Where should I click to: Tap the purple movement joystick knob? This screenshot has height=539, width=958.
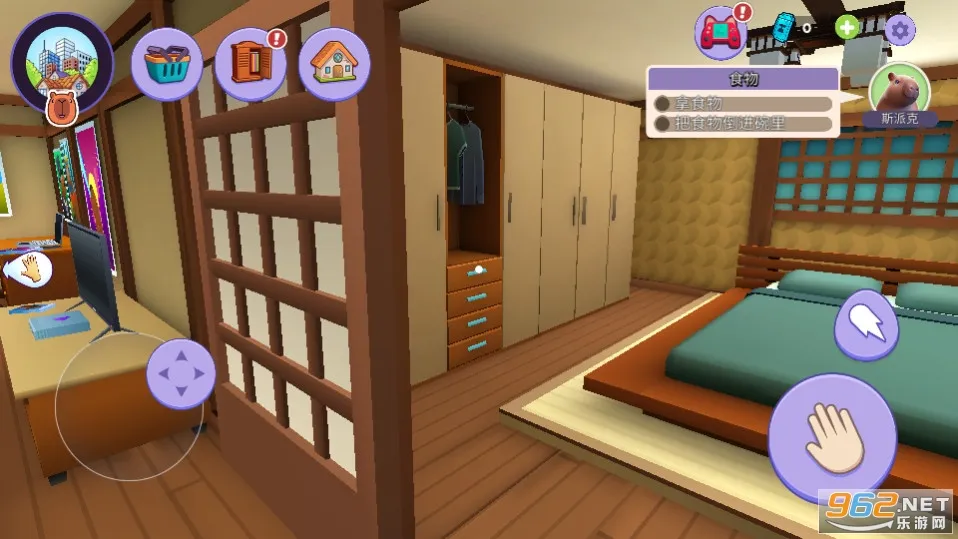pyautogui.click(x=181, y=374)
